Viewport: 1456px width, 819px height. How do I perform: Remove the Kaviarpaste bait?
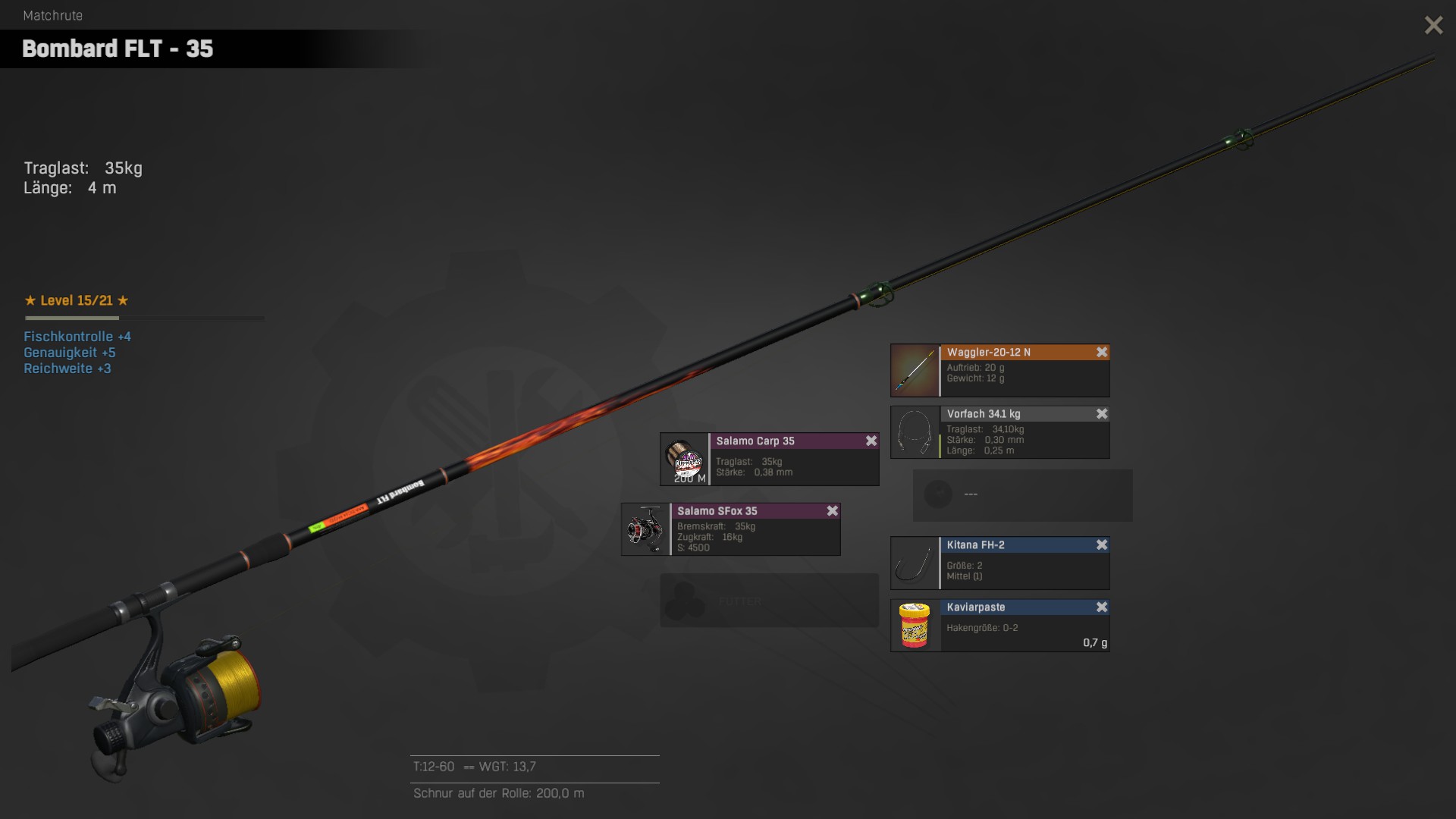1102,607
